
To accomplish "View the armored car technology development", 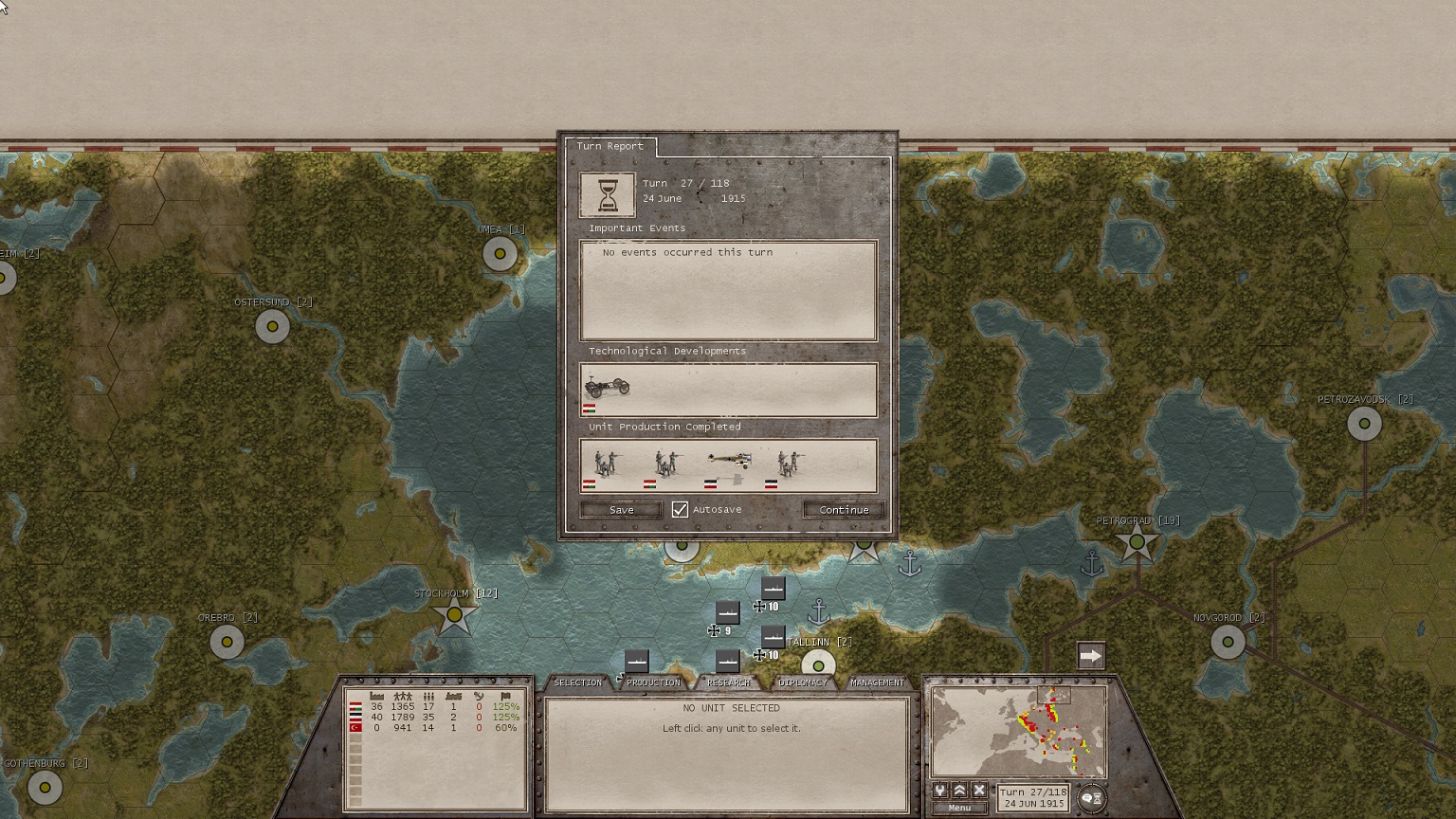I will [607, 387].
